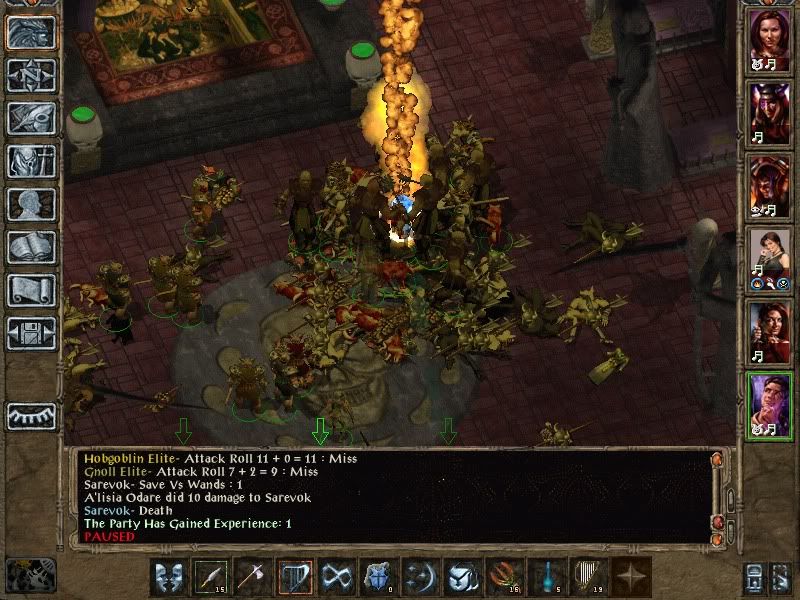Open the inventory screen button
800x600 pixels.
click(31, 161)
